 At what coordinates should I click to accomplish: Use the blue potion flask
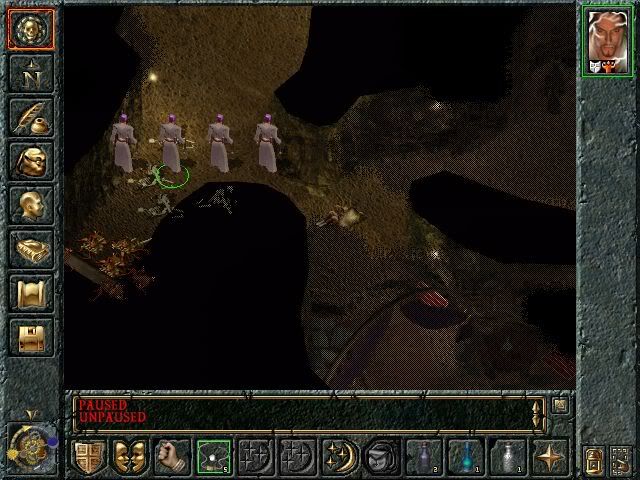[x=465, y=456]
